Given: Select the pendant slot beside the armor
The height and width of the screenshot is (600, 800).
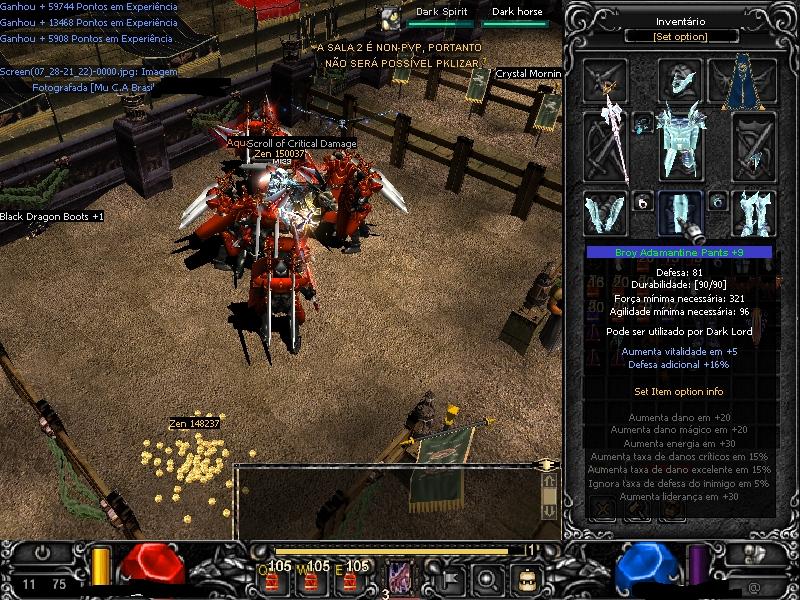Looking at the screenshot, I should 643,123.
